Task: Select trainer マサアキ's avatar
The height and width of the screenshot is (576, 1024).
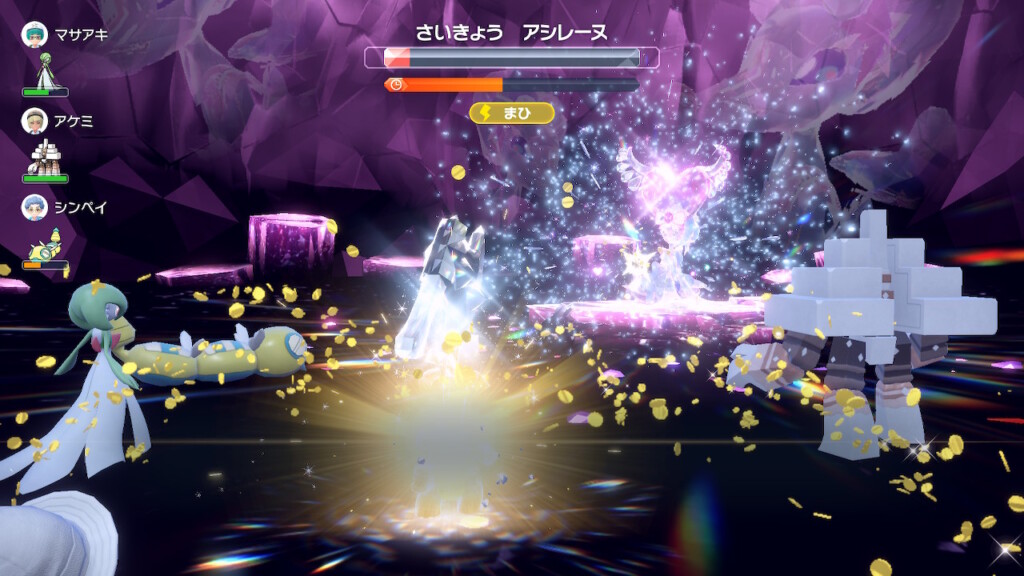Action: coord(34,34)
